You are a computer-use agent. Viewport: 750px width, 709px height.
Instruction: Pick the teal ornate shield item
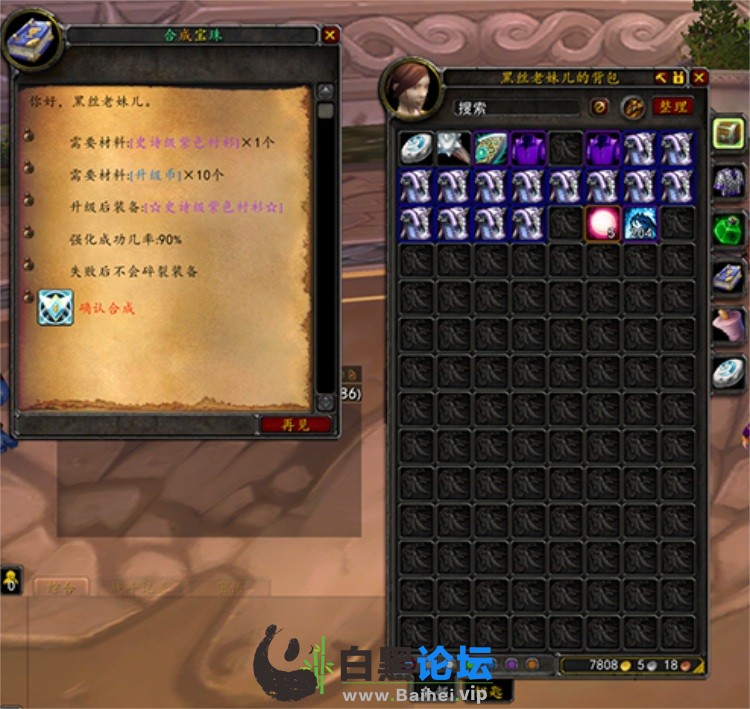[491, 149]
